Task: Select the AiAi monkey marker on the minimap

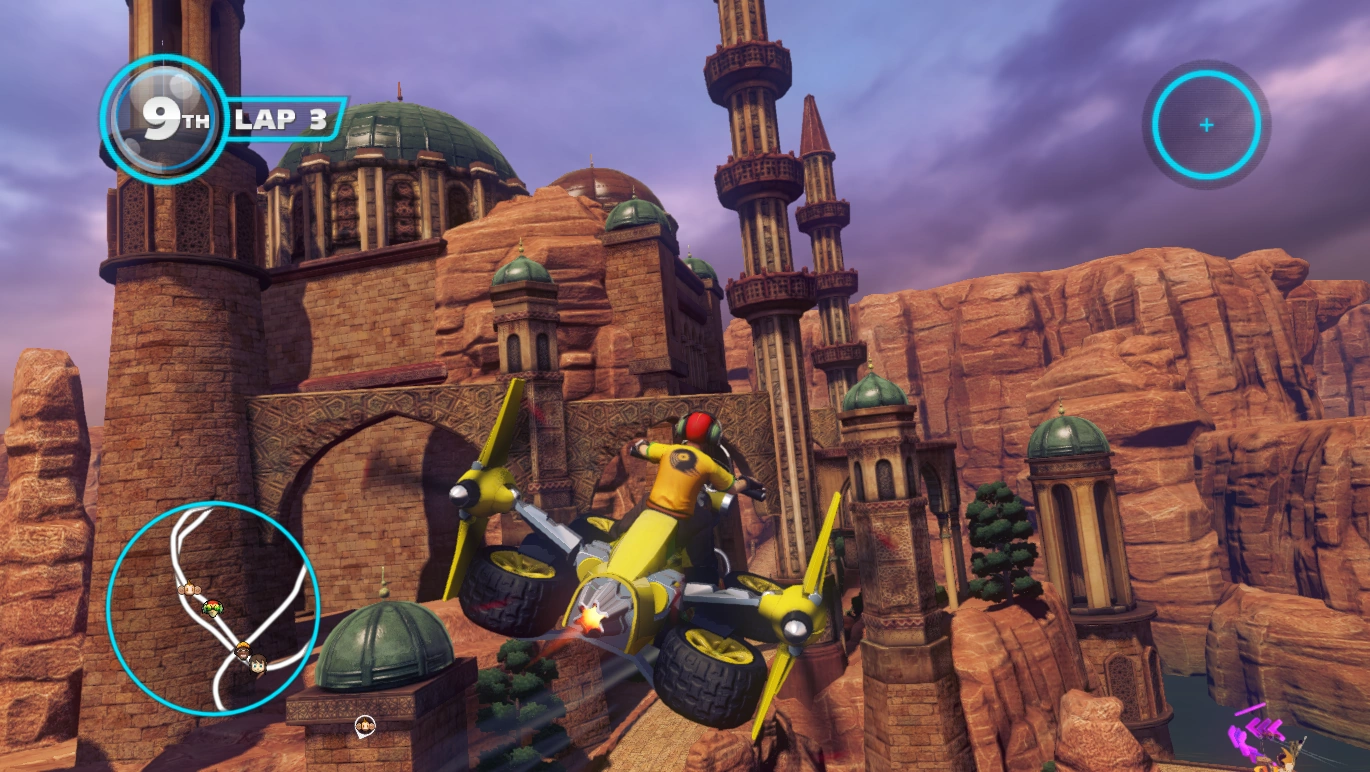Action: 187,588
